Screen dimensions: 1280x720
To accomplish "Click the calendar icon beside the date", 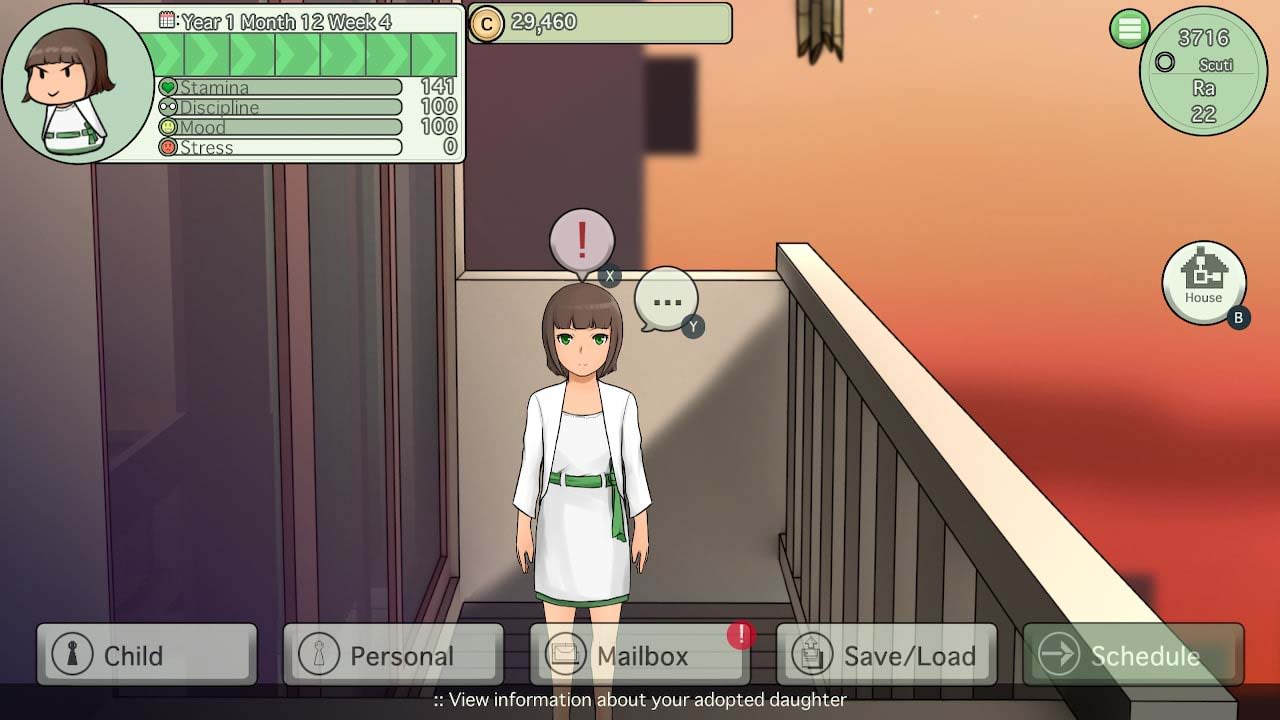I will pos(165,20).
